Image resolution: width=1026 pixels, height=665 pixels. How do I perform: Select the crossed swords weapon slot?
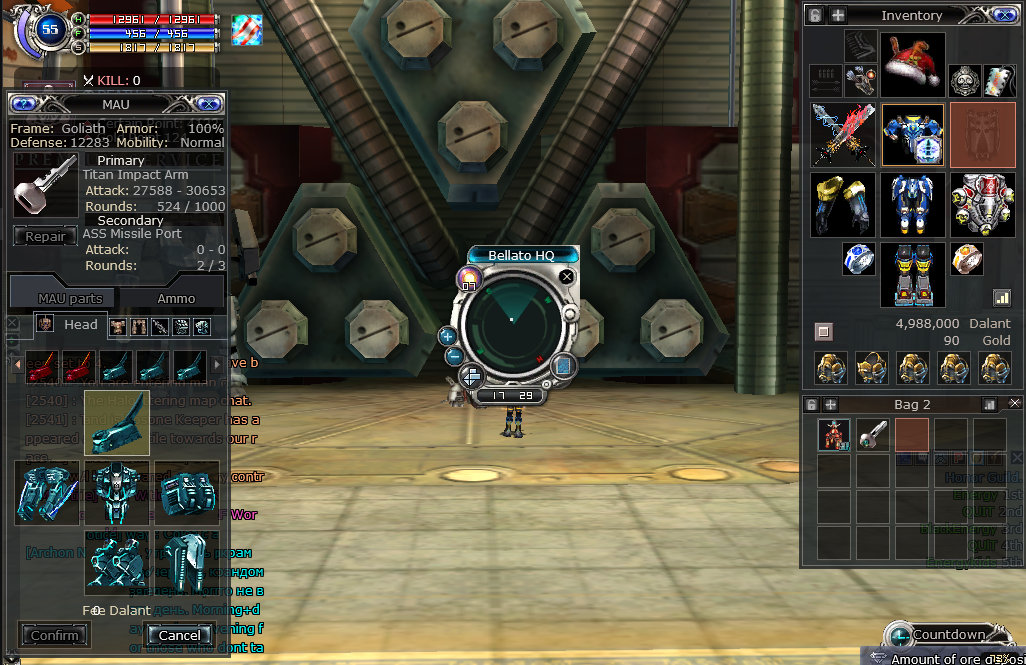(843, 134)
